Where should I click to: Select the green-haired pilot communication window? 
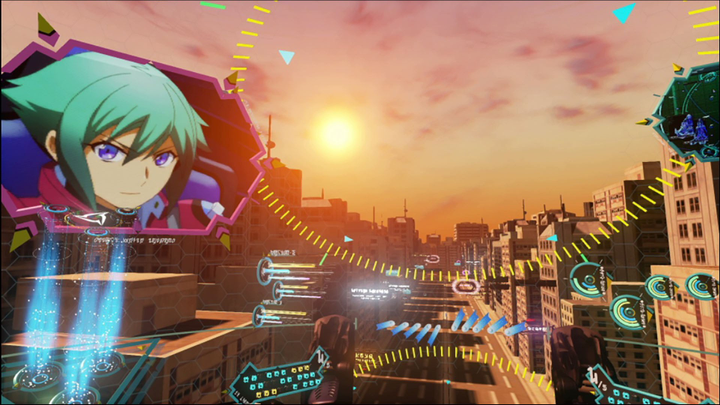coord(125,140)
